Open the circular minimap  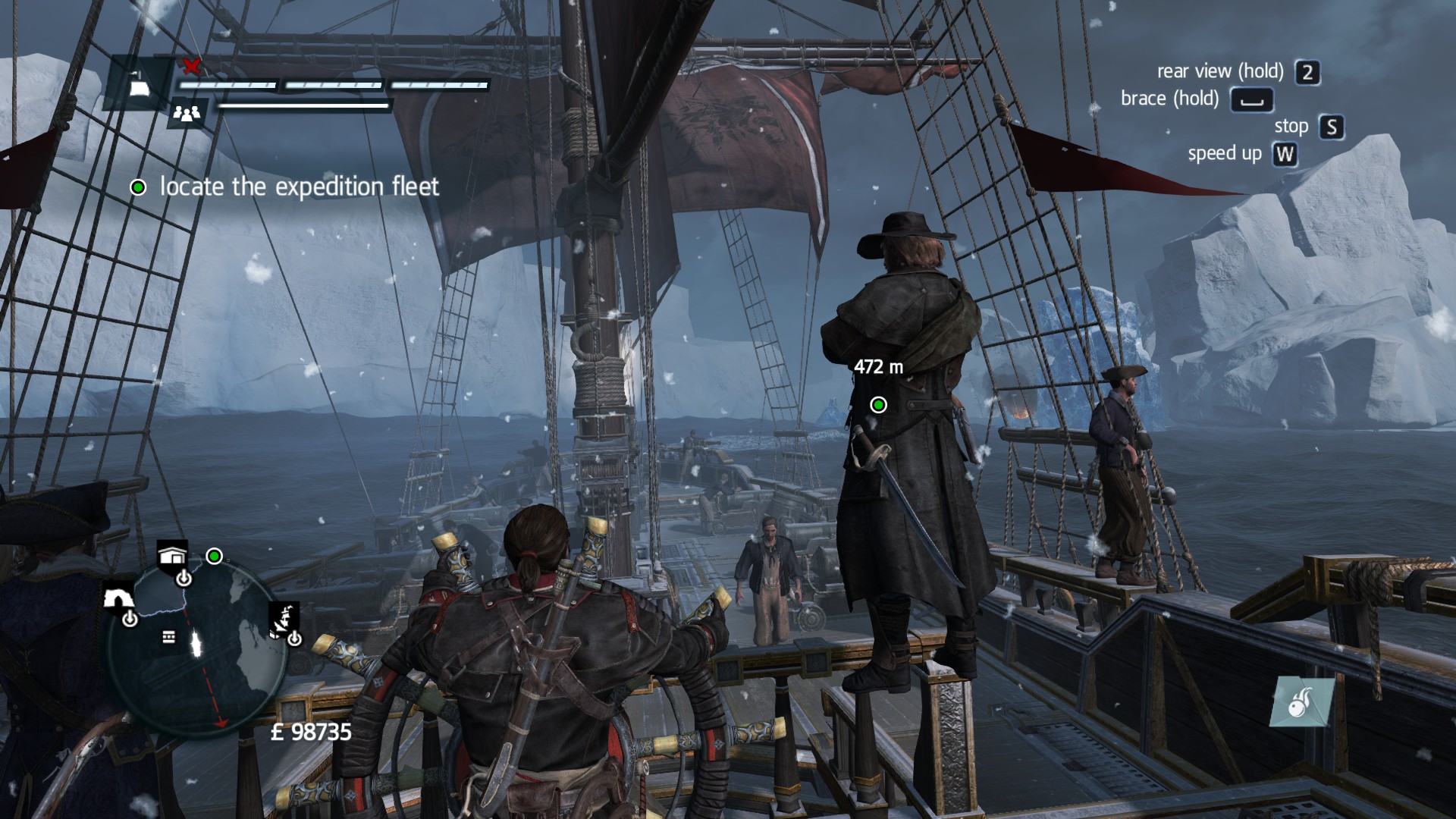tap(197, 645)
